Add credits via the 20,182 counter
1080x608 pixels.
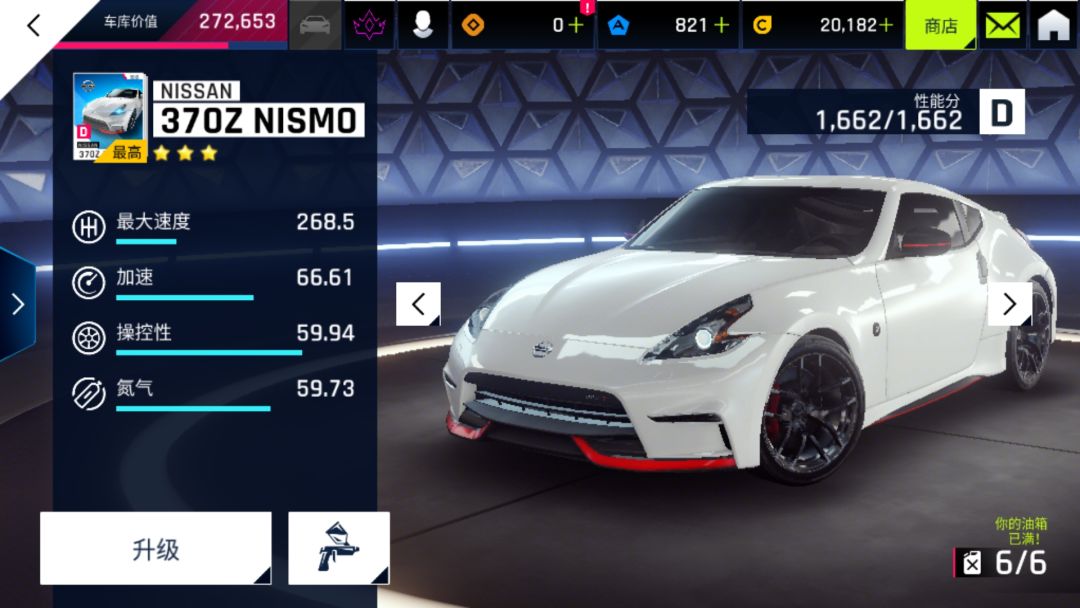885,25
